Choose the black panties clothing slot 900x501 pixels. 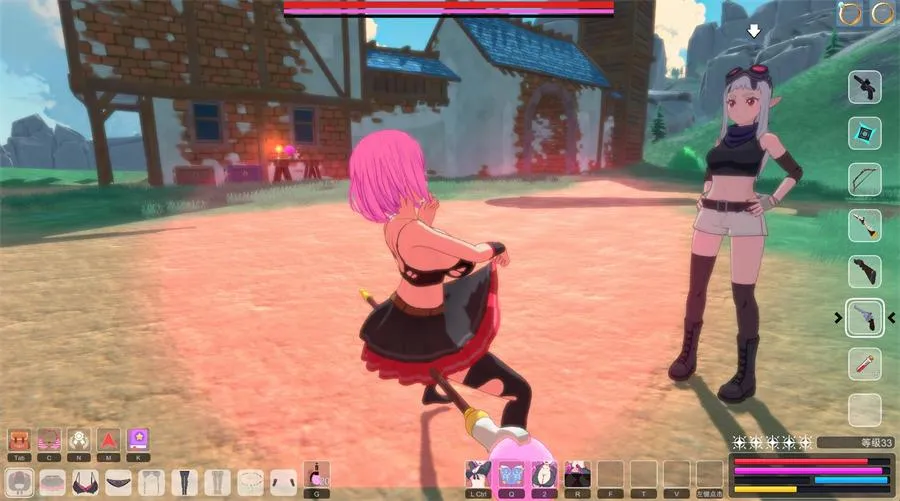119,482
